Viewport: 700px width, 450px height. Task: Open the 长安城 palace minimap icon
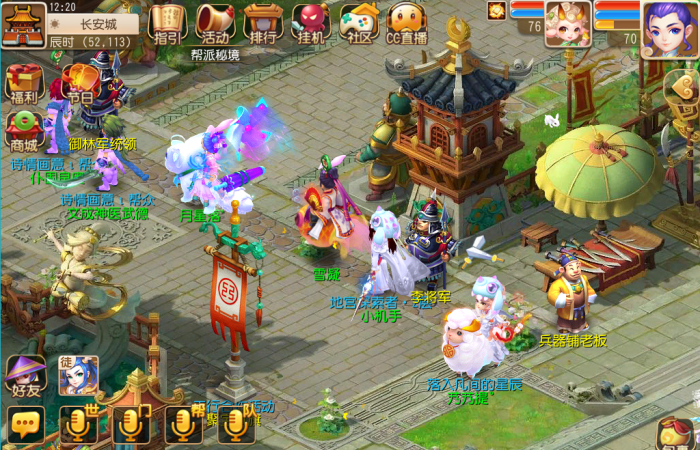pos(23,24)
